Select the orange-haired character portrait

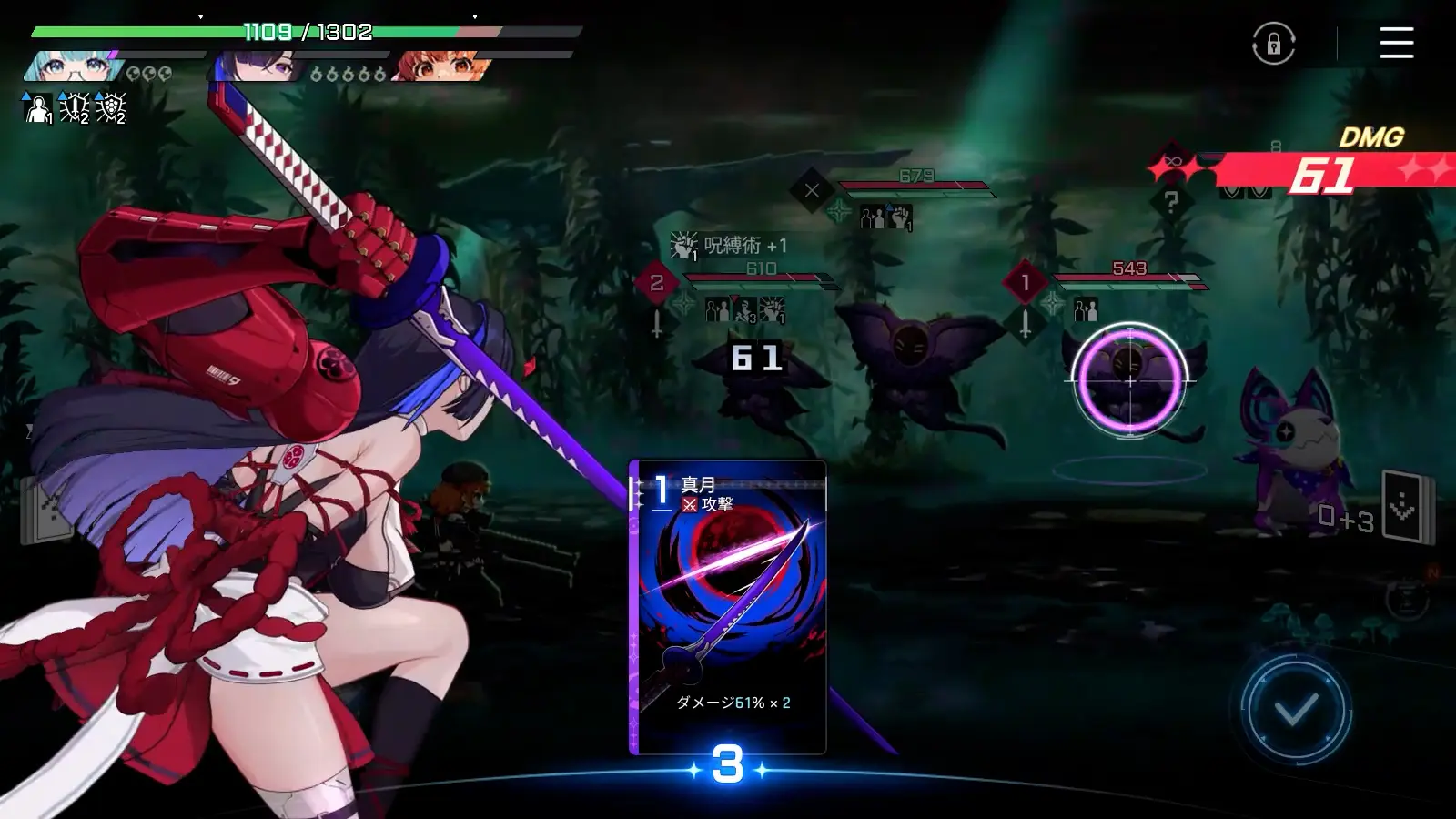pos(440,66)
